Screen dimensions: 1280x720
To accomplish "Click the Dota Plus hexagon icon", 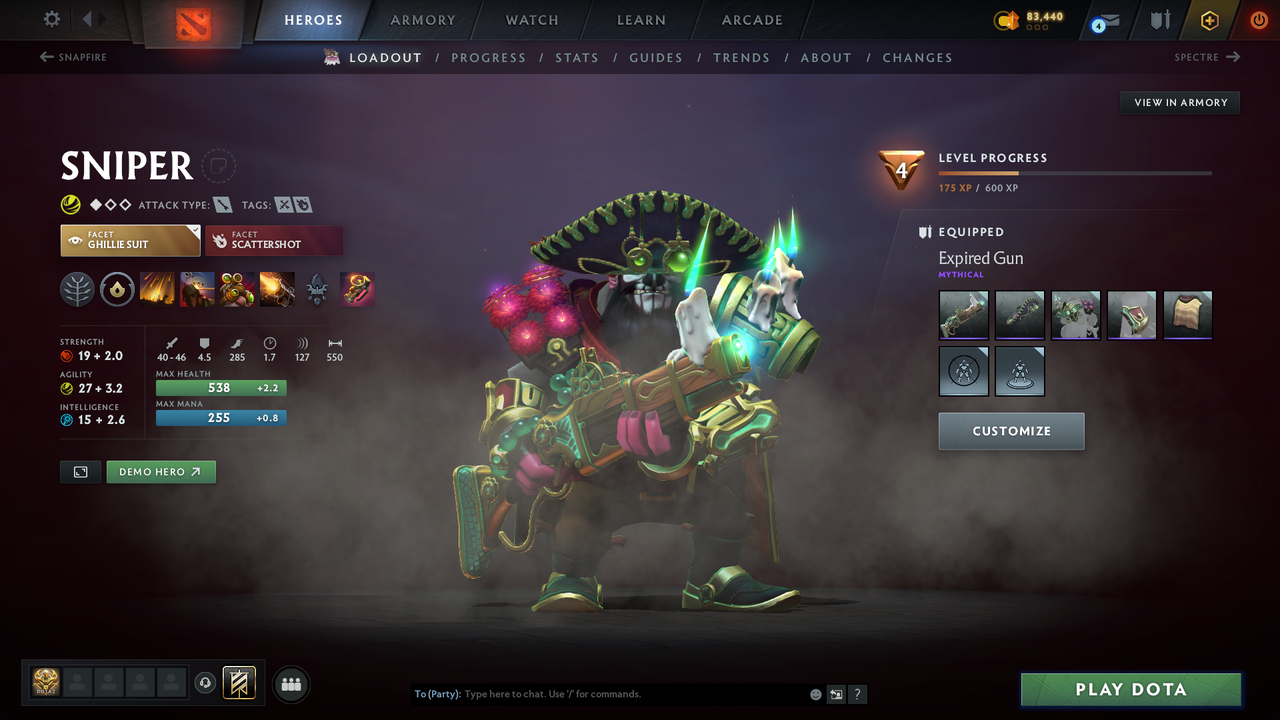I will (x=1209, y=19).
